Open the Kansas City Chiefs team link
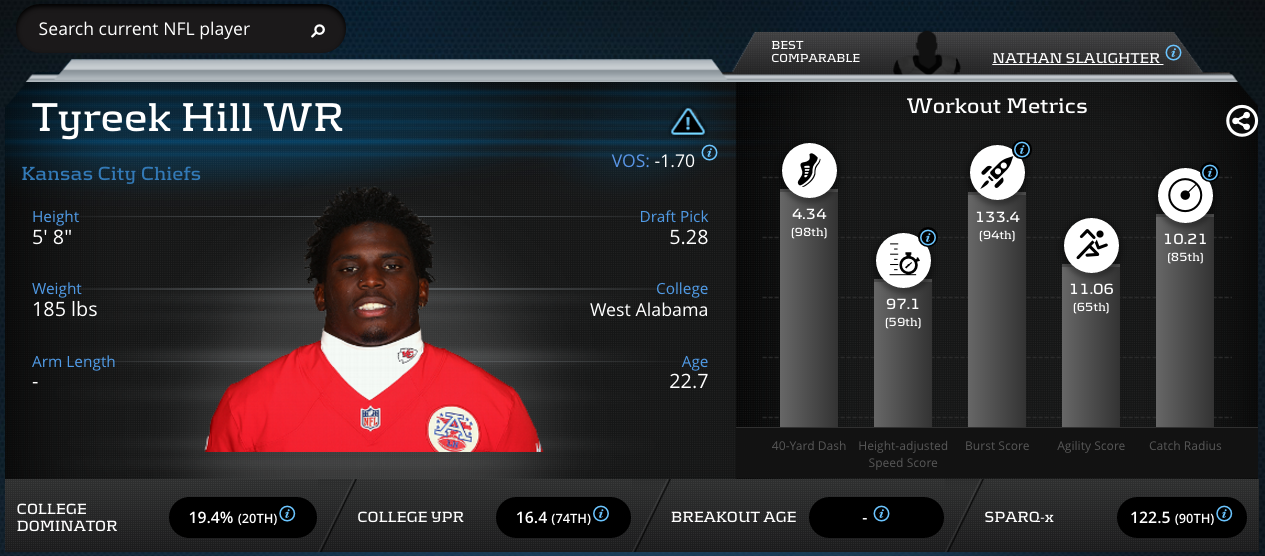The height and width of the screenshot is (556, 1265). coord(111,174)
